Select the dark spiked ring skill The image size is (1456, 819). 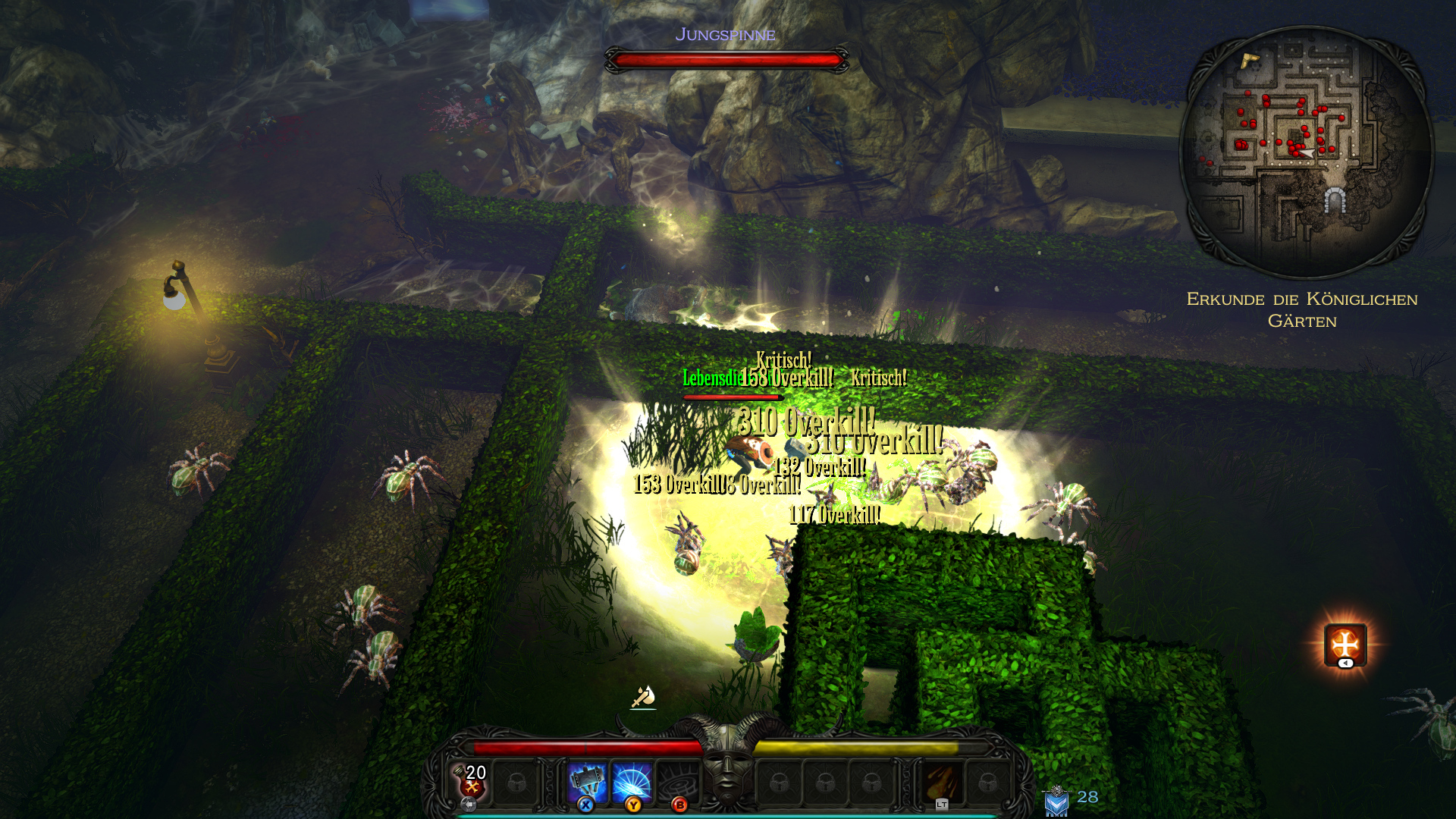[677, 782]
